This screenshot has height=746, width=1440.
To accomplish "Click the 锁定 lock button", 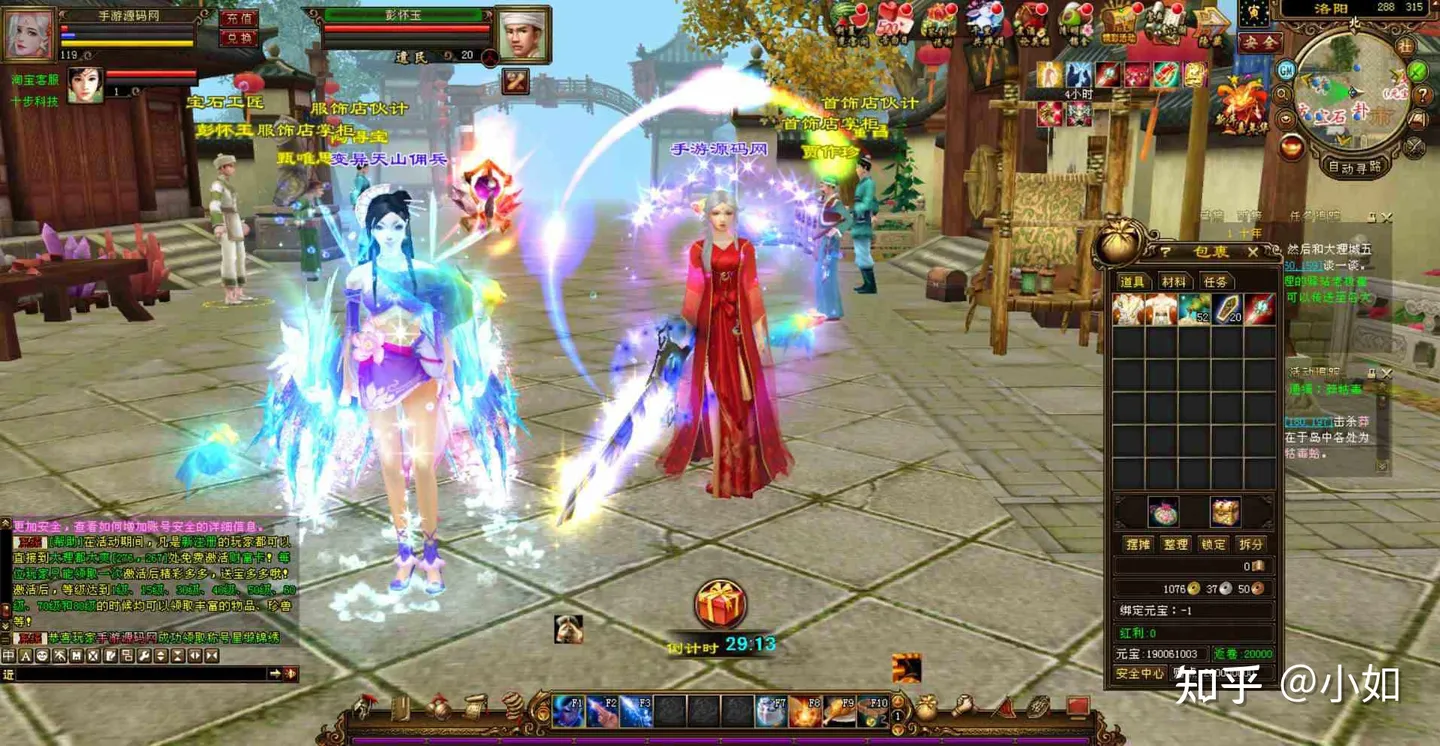I will point(1214,544).
